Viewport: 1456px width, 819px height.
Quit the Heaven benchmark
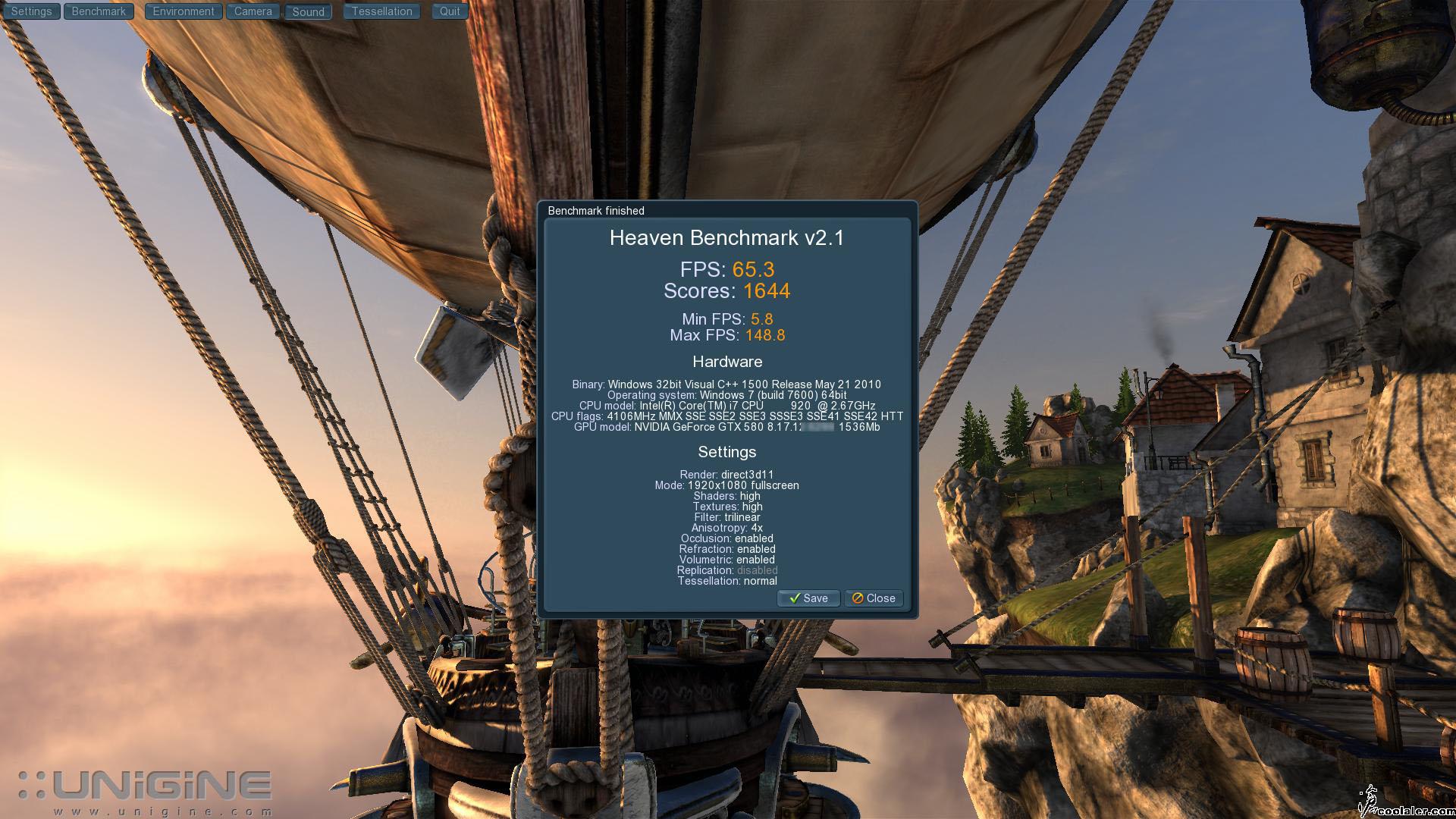point(450,11)
